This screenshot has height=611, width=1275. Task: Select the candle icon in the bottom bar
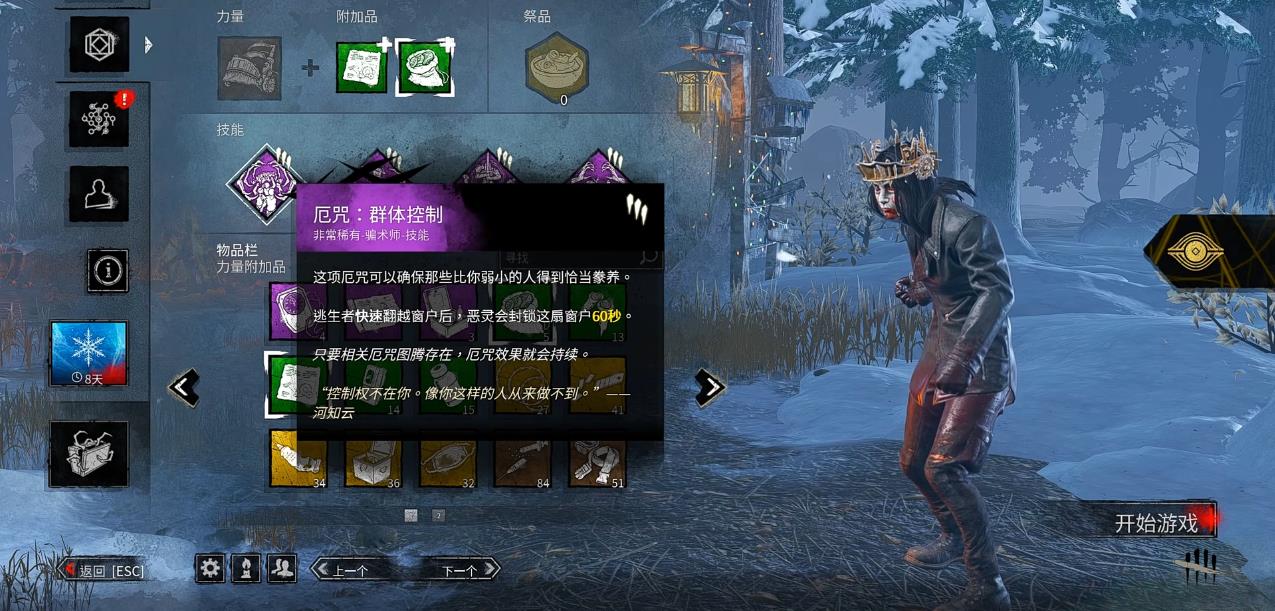(246, 569)
